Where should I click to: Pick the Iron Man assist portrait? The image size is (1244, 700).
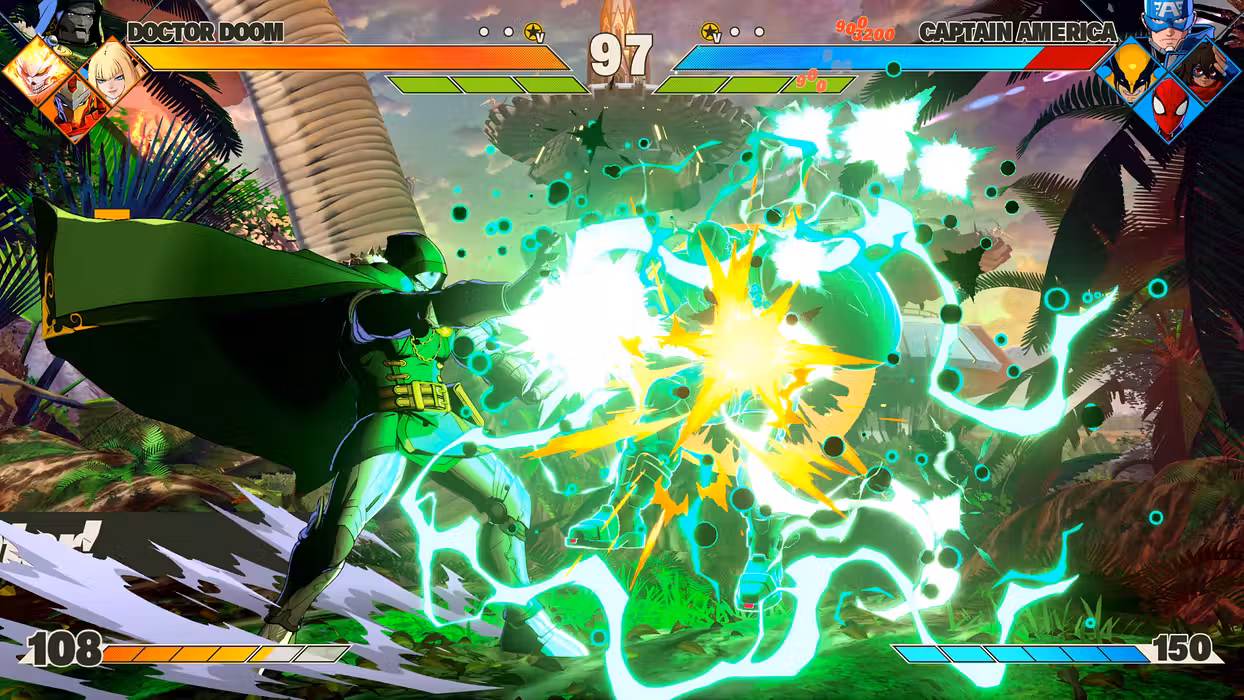pyautogui.click(x=76, y=107)
